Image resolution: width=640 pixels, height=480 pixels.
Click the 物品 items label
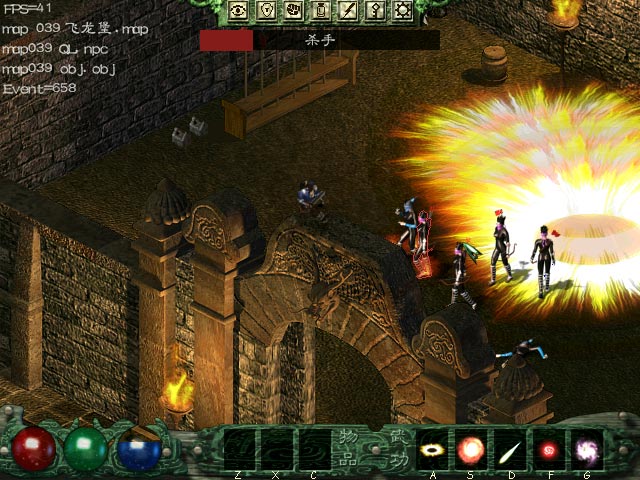click(x=346, y=447)
